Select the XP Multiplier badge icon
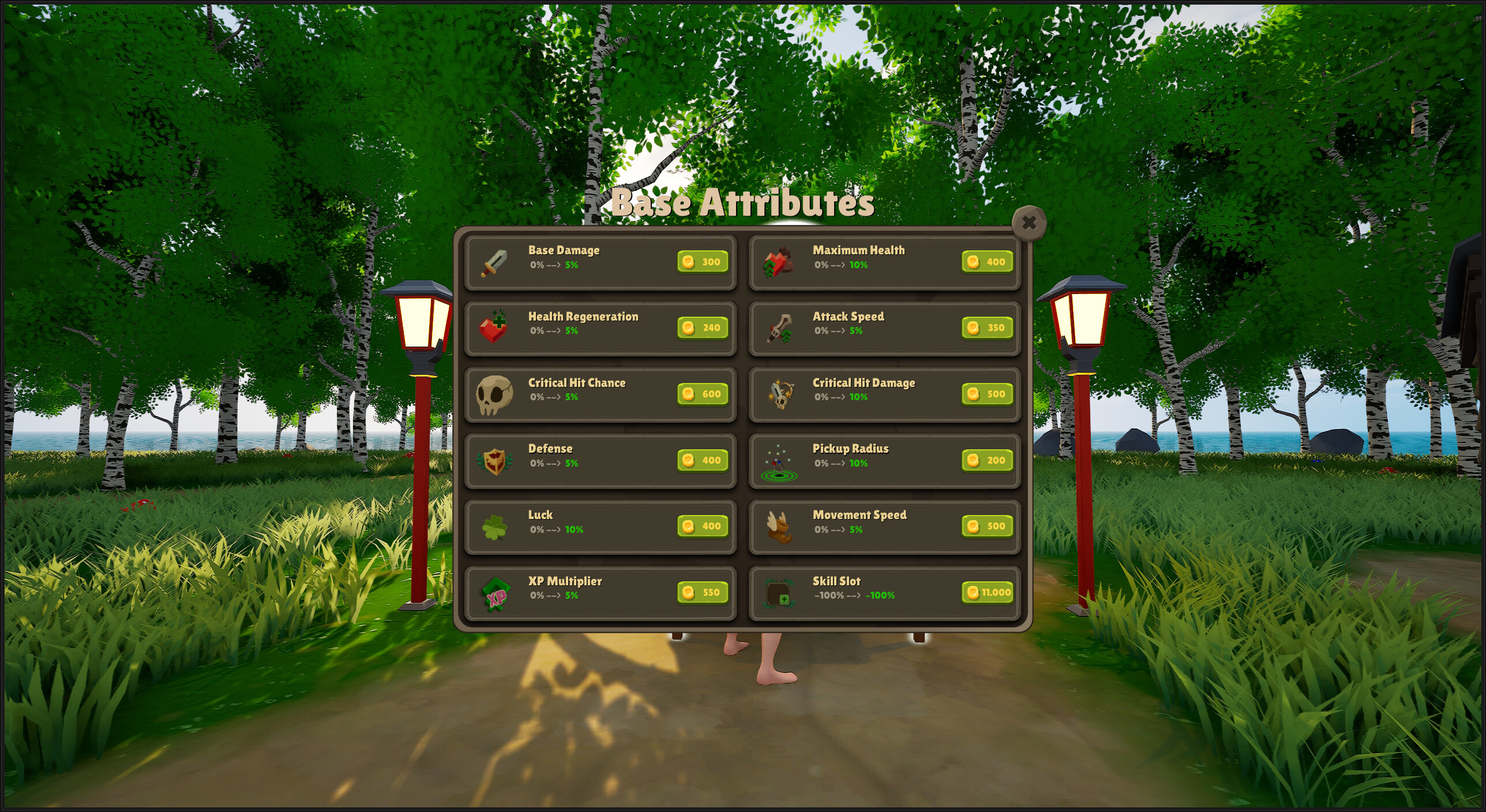The height and width of the screenshot is (812, 1486). [x=493, y=593]
